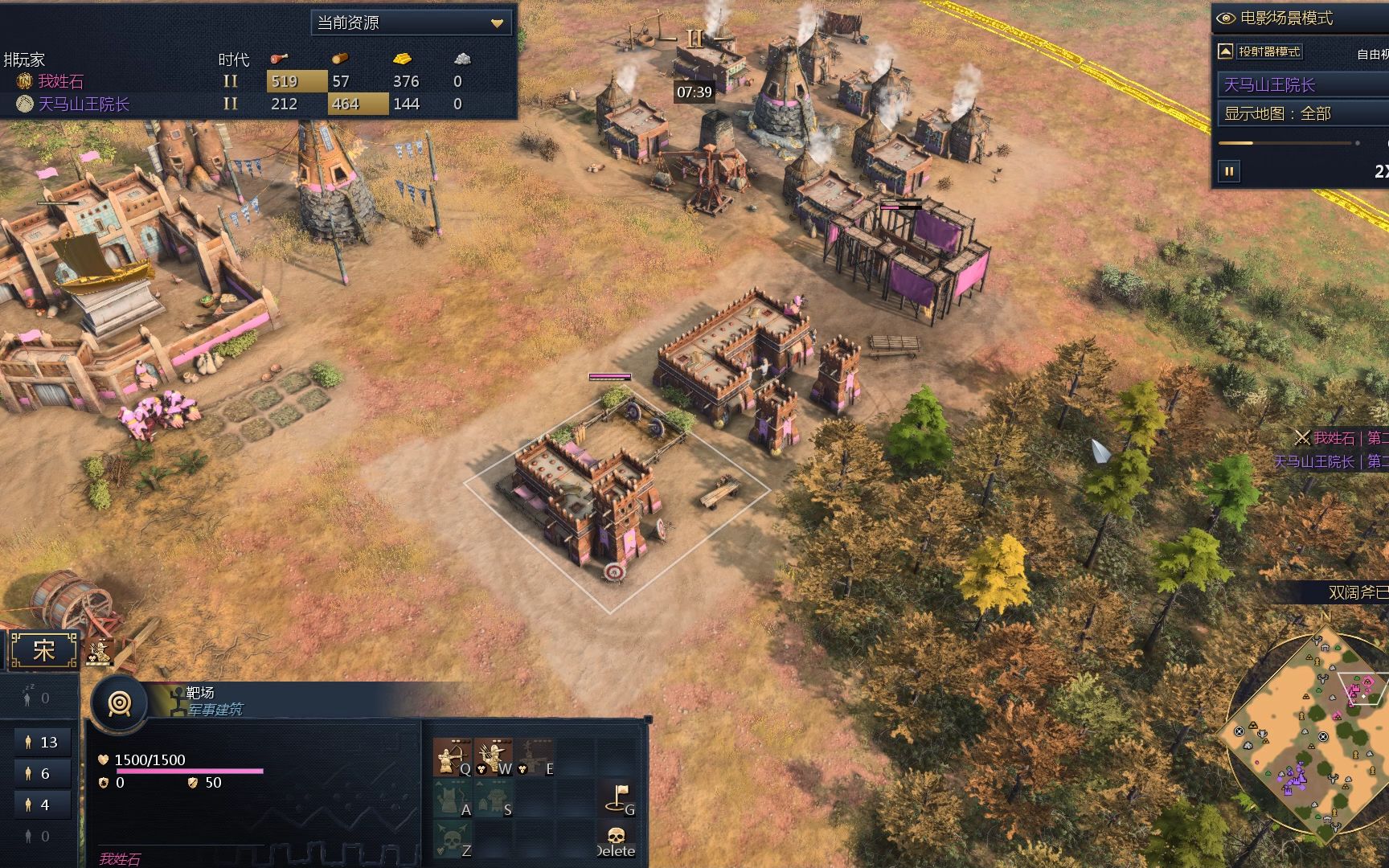The height and width of the screenshot is (868, 1389).
Task: Pause the replay playback
Action: [1229, 171]
